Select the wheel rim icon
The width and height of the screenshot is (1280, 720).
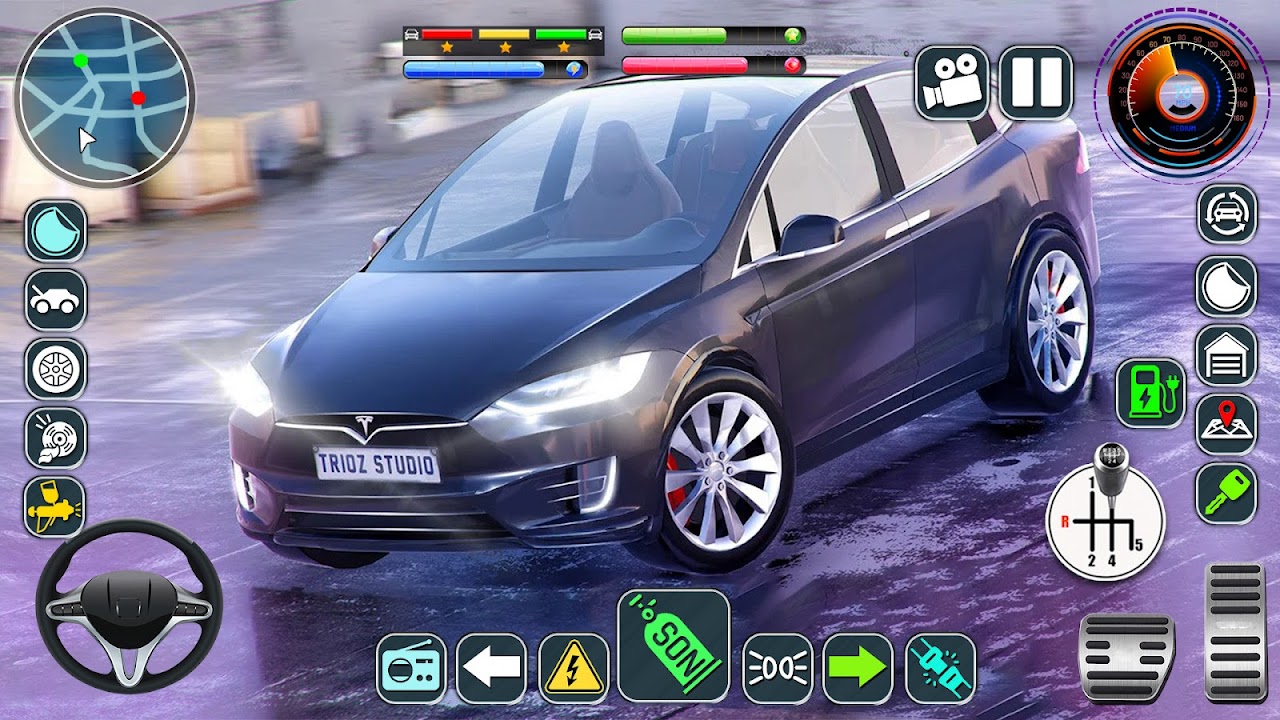[x=56, y=369]
